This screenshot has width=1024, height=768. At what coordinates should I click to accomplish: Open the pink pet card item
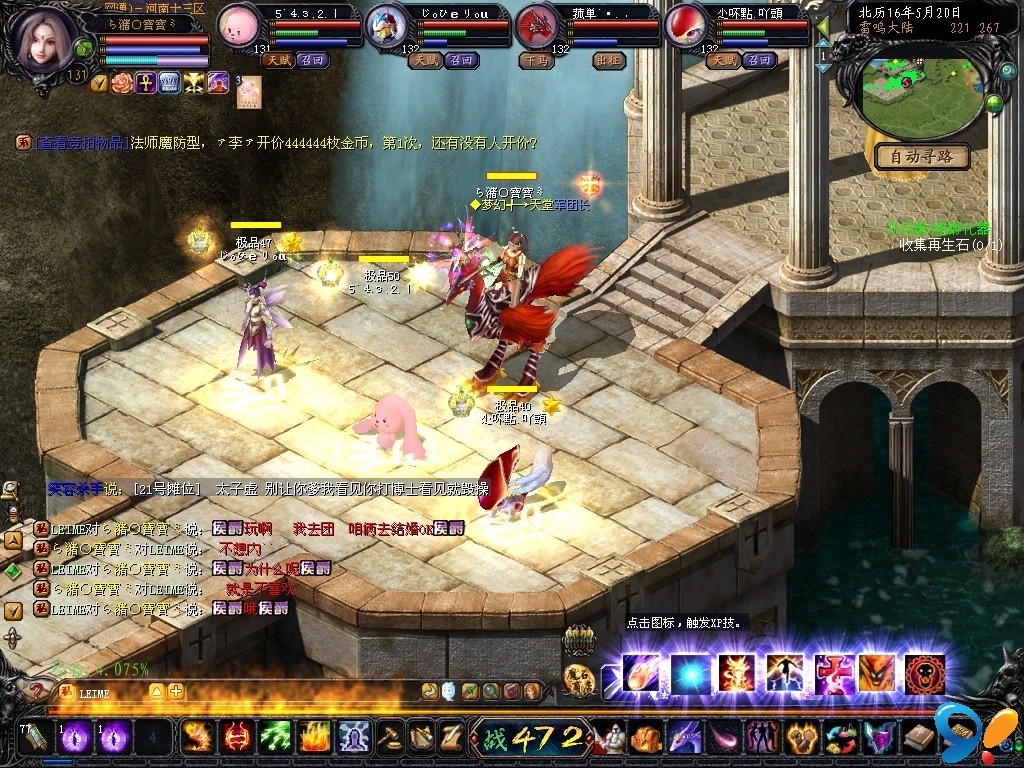(x=249, y=91)
